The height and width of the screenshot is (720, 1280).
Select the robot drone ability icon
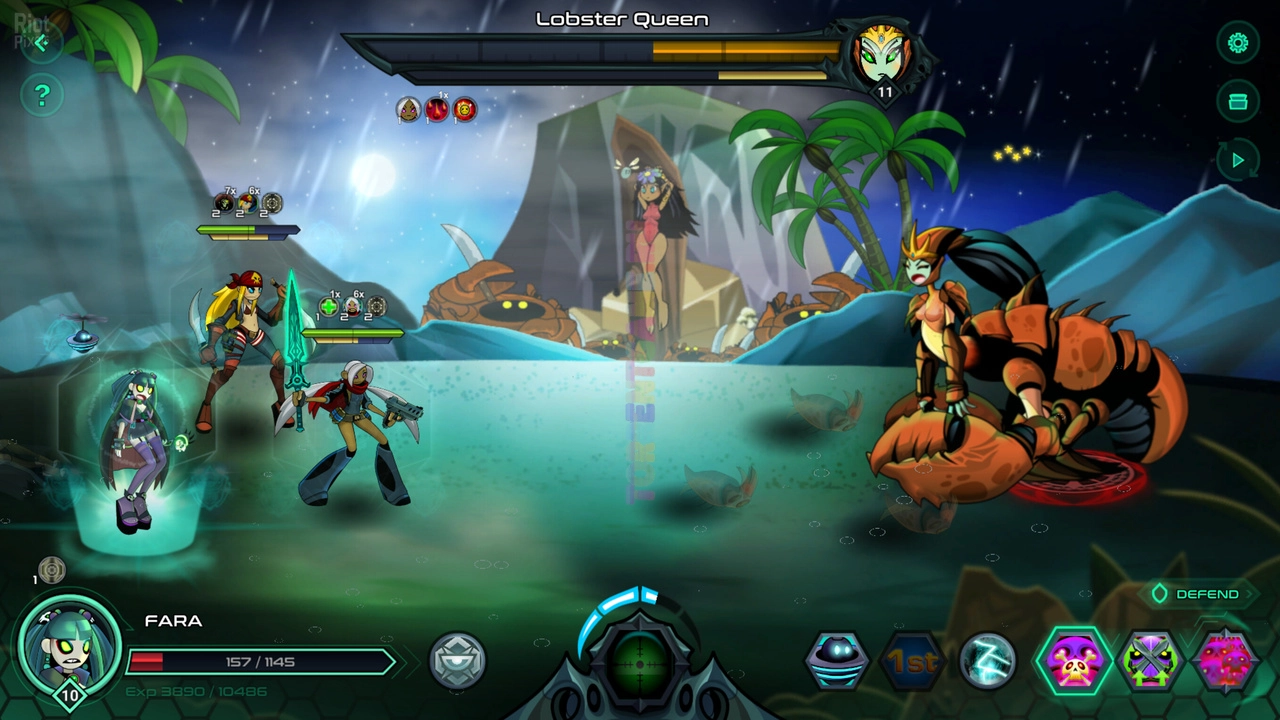coord(837,661)
